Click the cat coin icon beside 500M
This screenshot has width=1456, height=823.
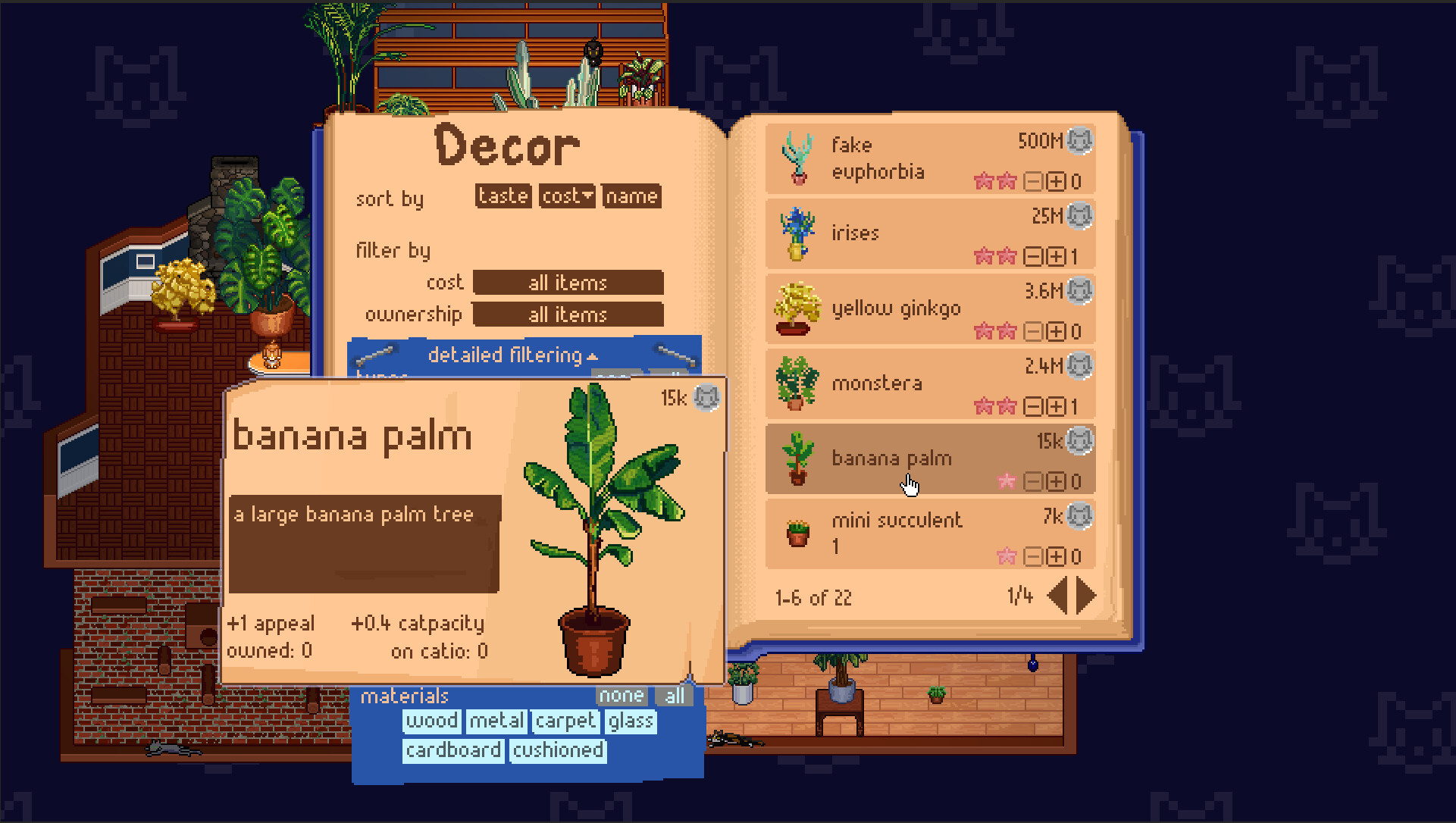tap(1079, 141)
